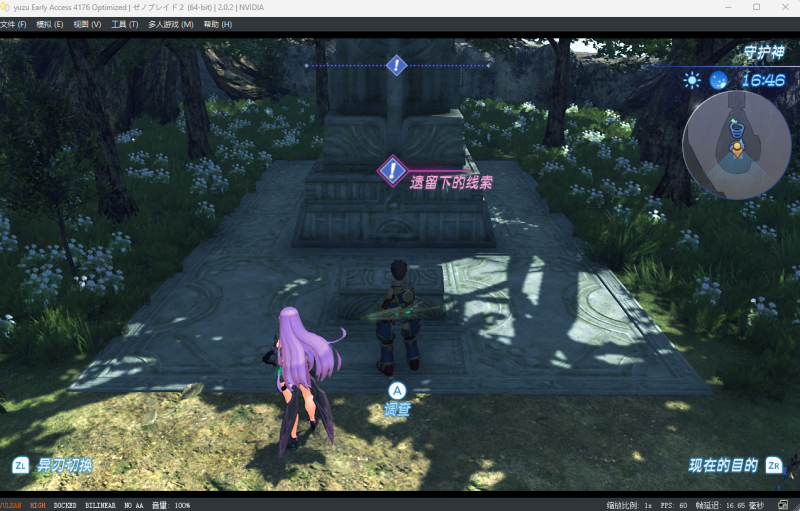
Task: Open the 模拟 (E) emulator menu
Action: (50, 24)
